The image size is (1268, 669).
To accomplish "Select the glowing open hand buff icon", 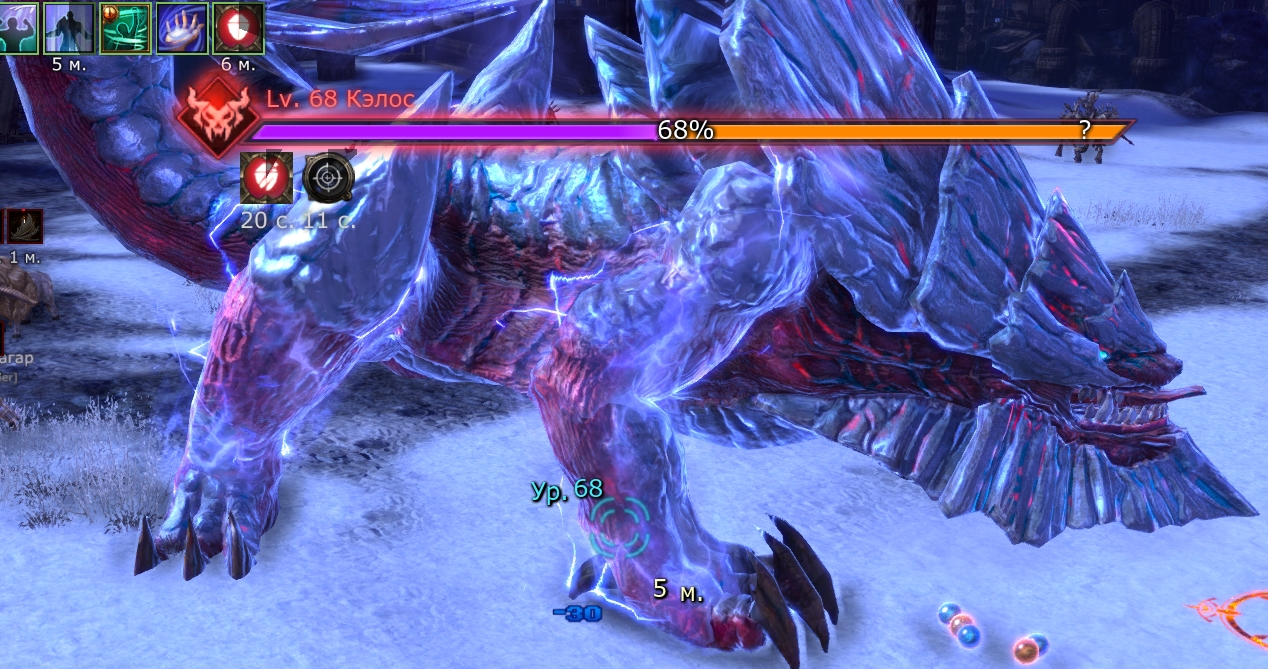I will pos(182,26).
